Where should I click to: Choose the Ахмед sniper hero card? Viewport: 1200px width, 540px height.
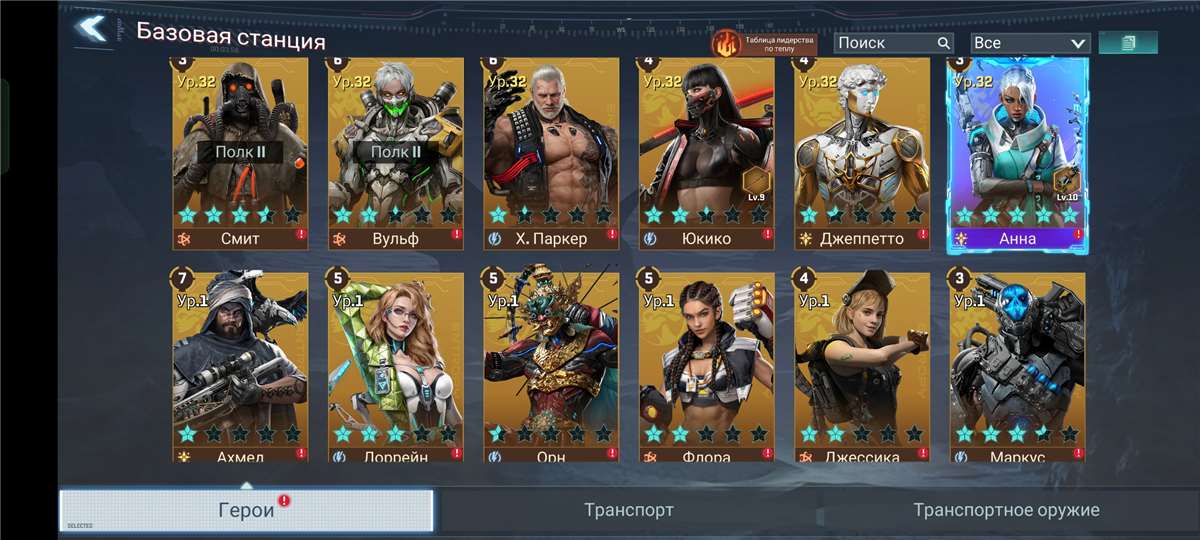coord(240,365)
